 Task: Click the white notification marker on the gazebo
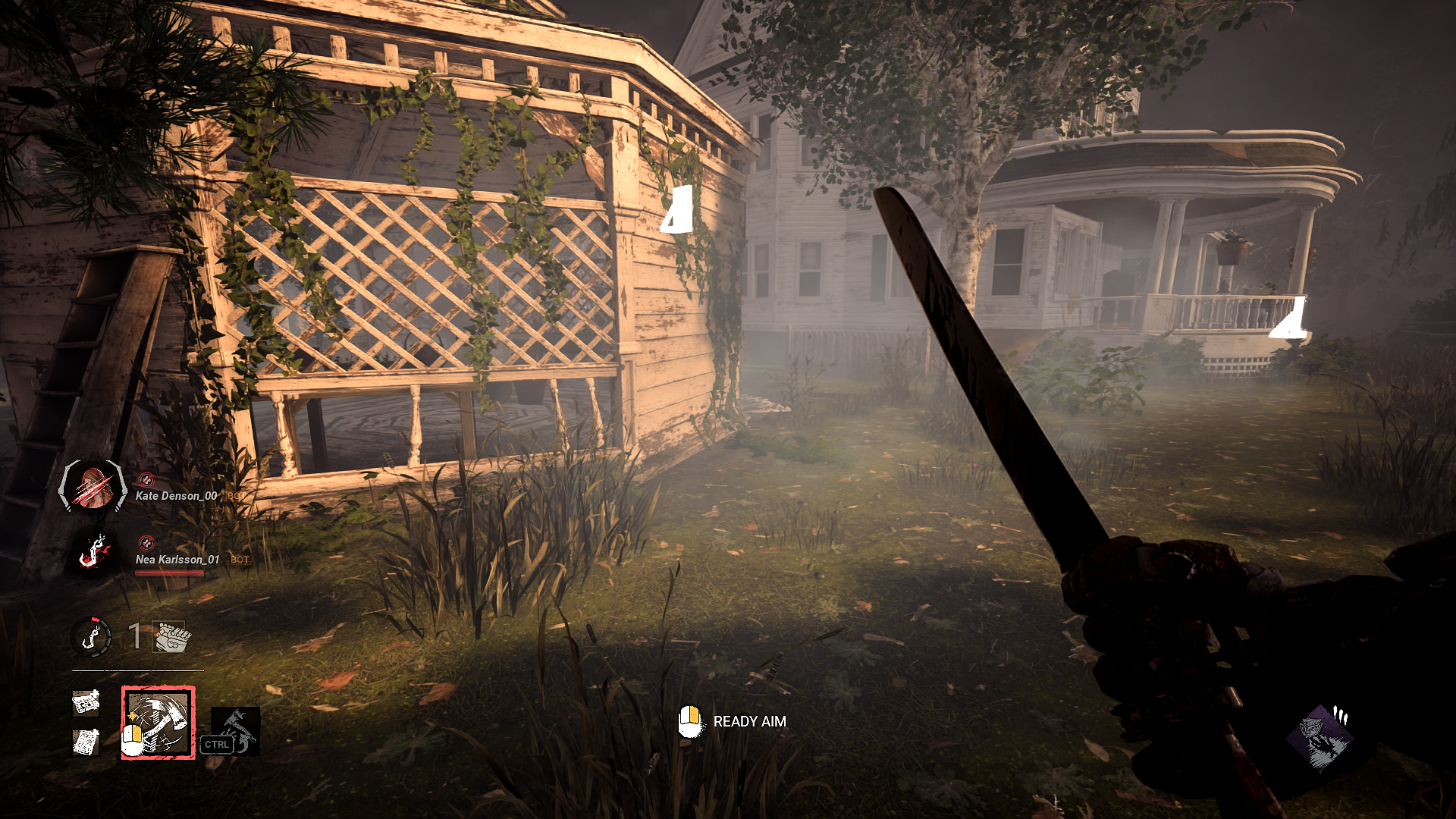[681, 209]
